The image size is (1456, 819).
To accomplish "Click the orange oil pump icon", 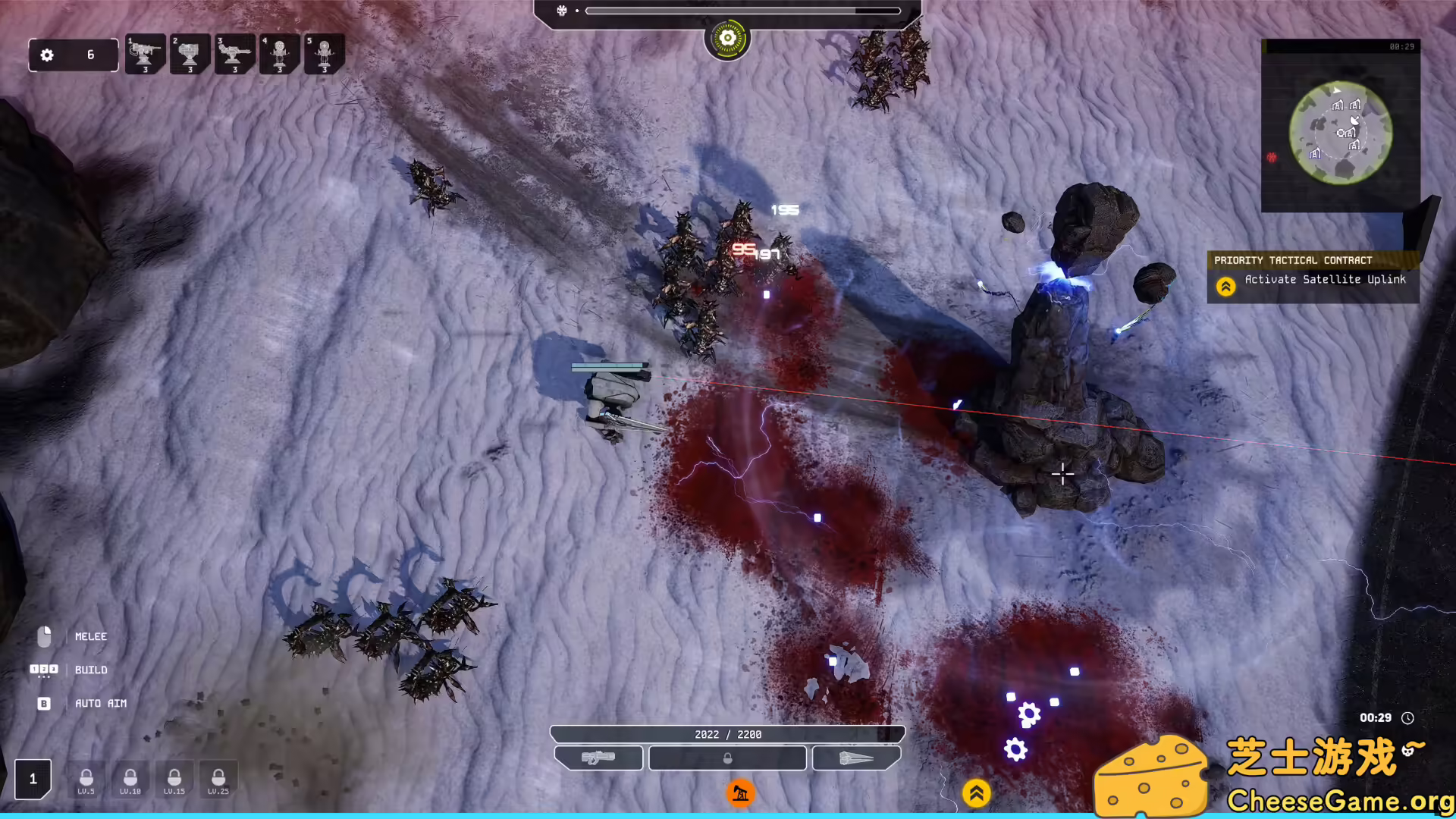I will pyautogui.click(x=740, y=792).
